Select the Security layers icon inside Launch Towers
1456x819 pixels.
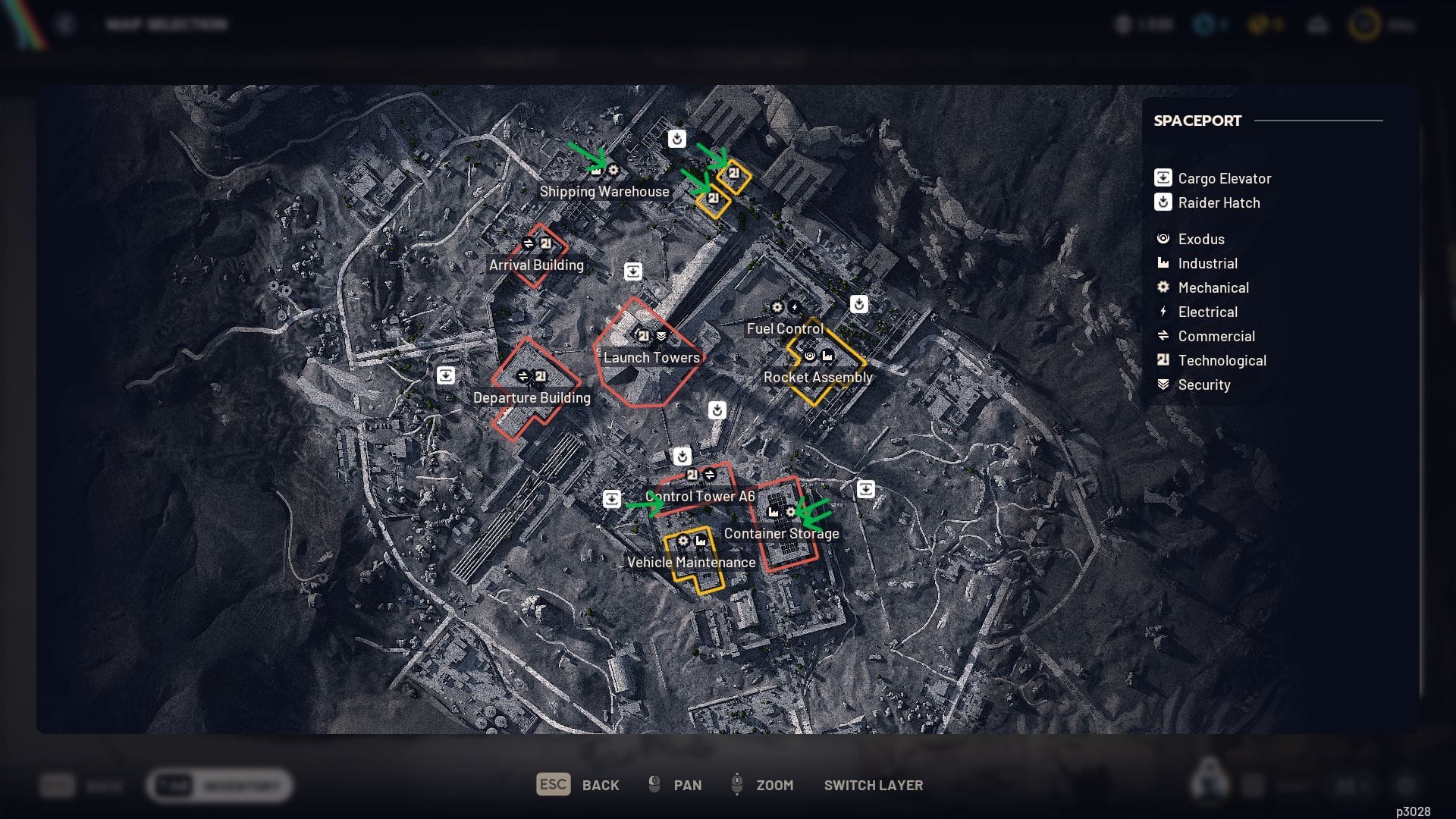661,337
